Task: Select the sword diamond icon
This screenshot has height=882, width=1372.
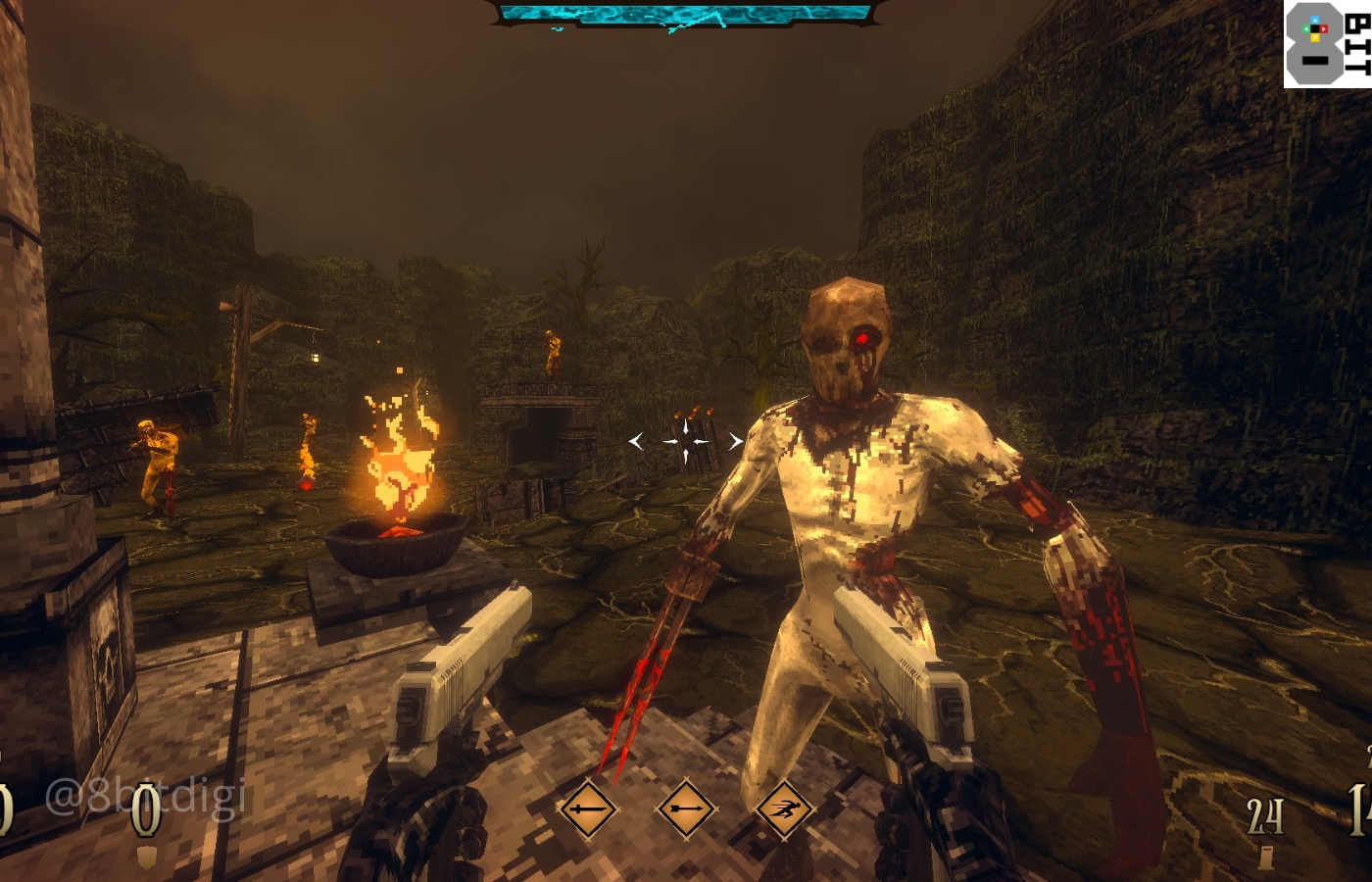Action: [x=587, y=809]
